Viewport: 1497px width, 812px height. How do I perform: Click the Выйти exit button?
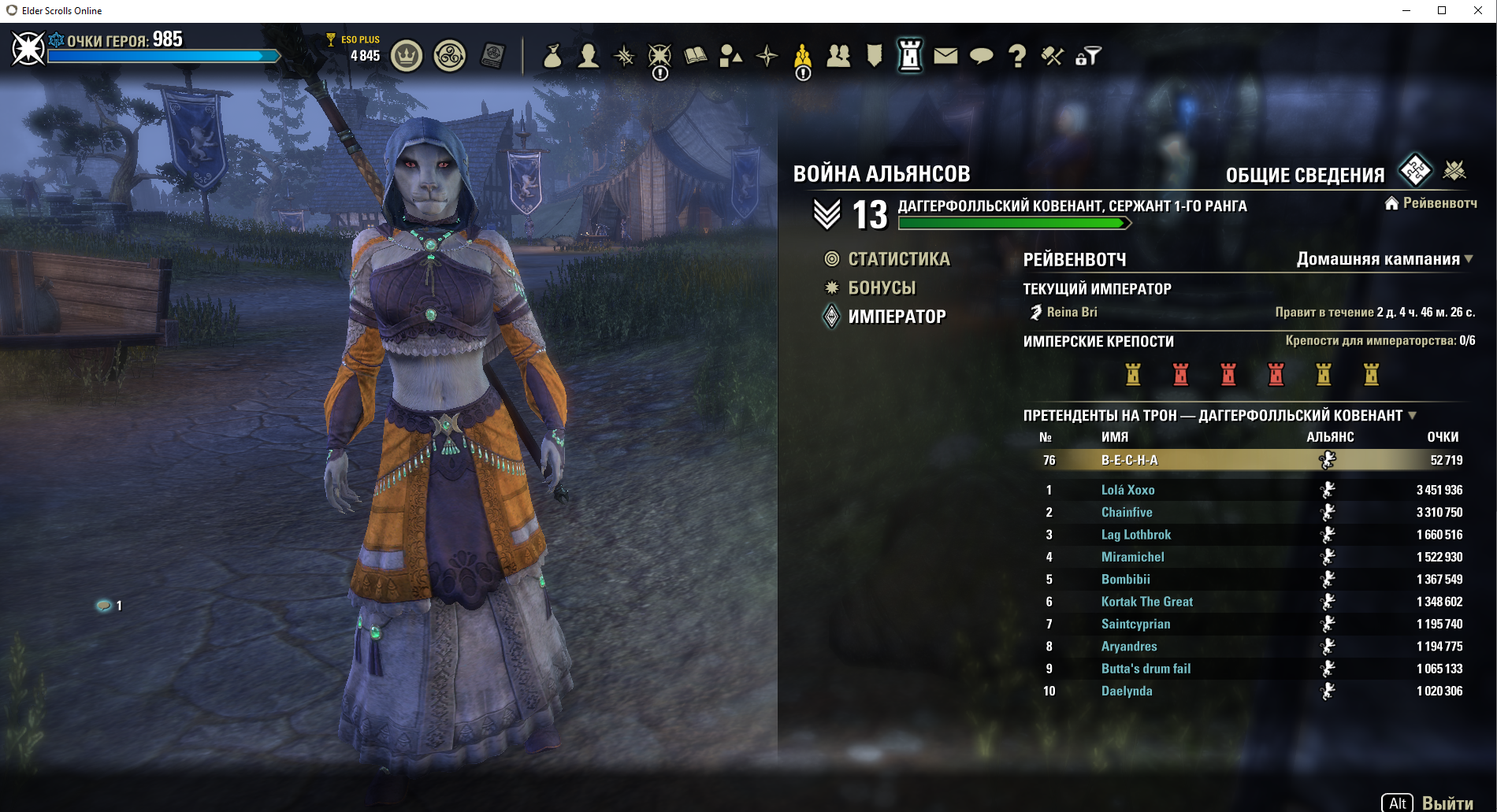click(x=1447, y=803)
